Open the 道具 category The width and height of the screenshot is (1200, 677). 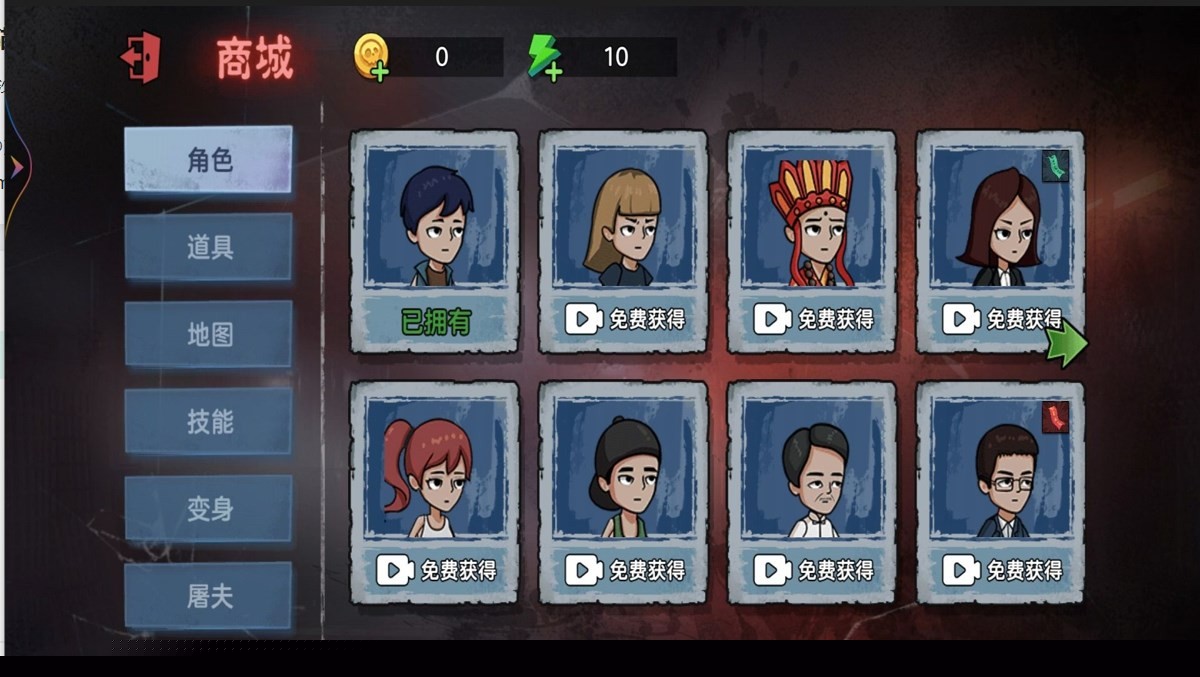[x=209, y=247]
